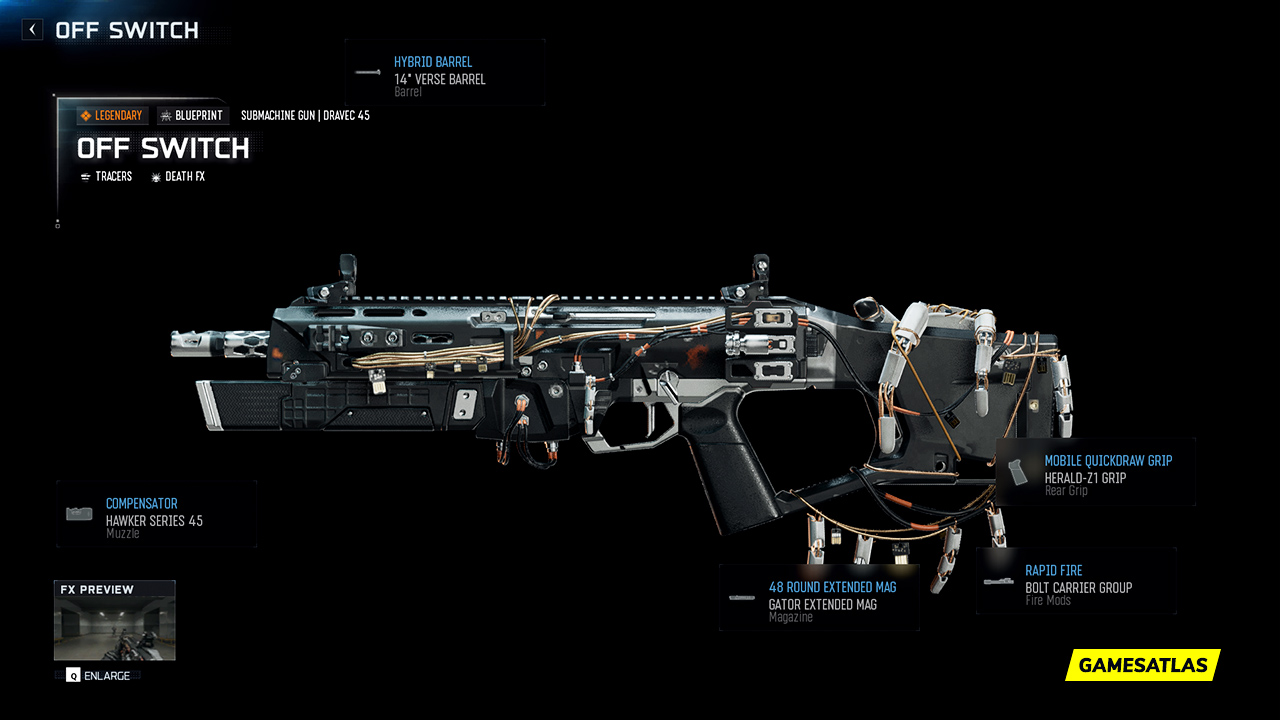
Task: Open the Gator Extended Mag card
Action: click(818, 597)
